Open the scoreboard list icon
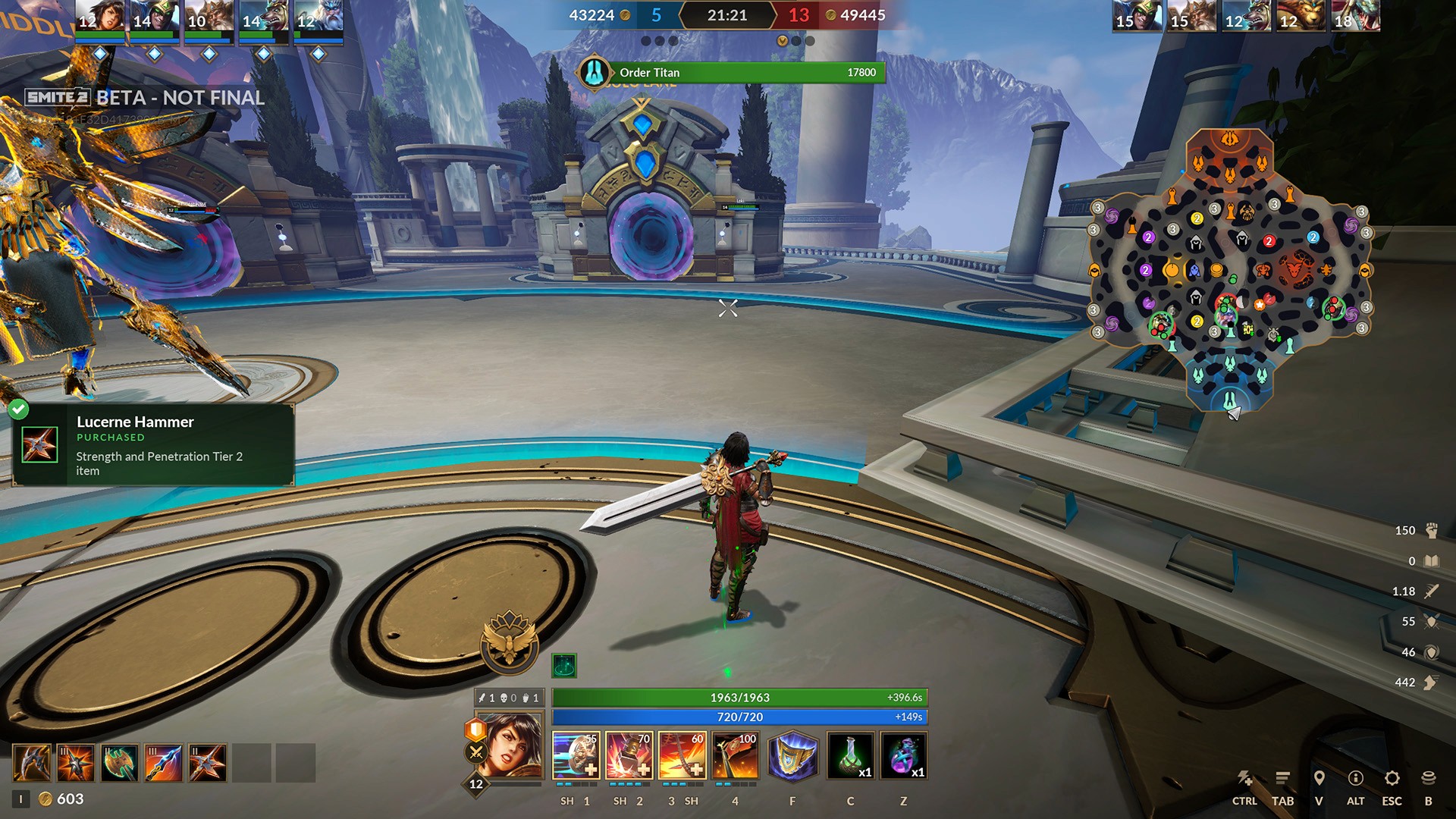 pyautogui.click(x=1282, y=779)
